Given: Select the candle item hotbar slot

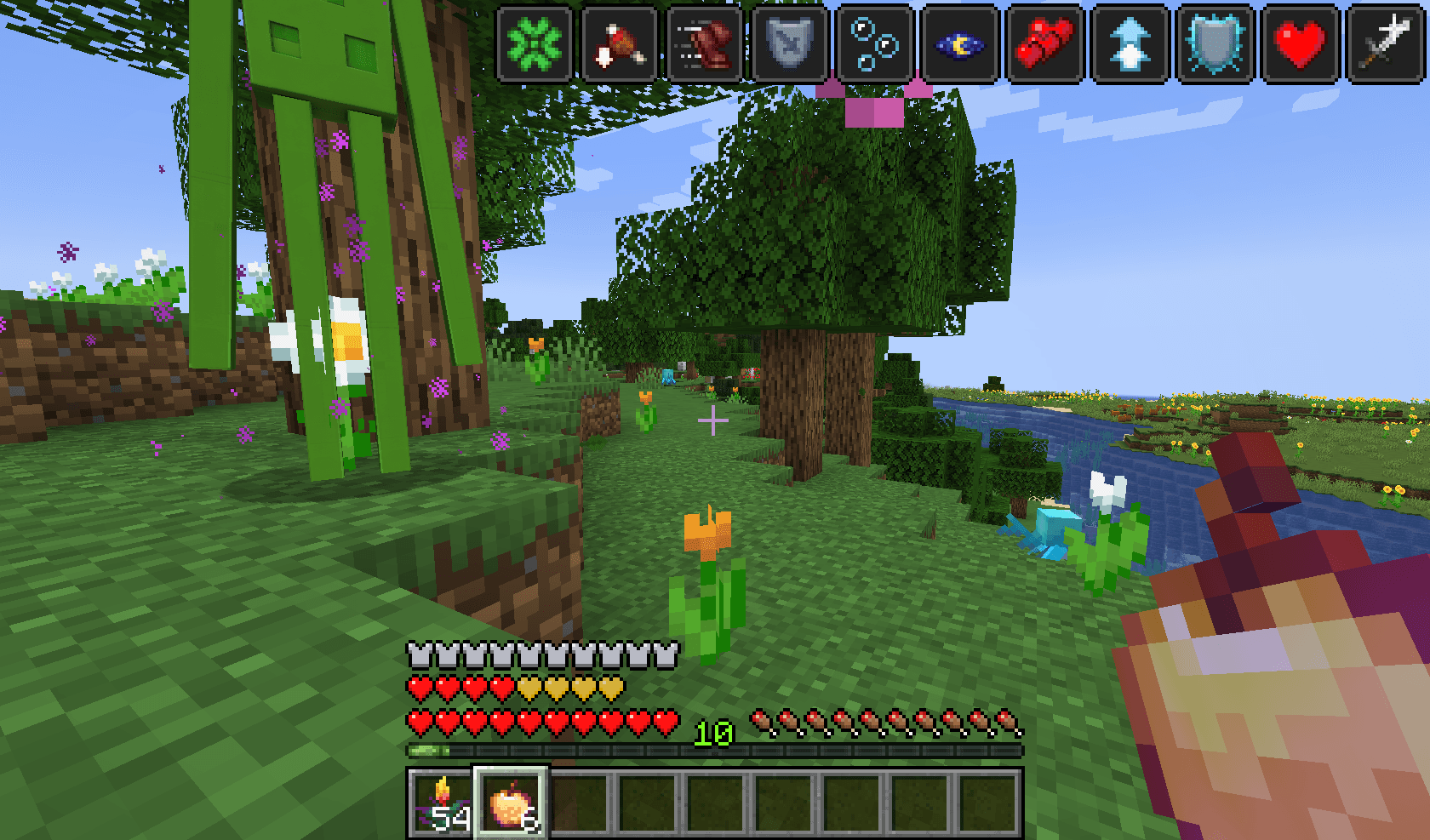Looking at the screenshot, I should point(442,803).
